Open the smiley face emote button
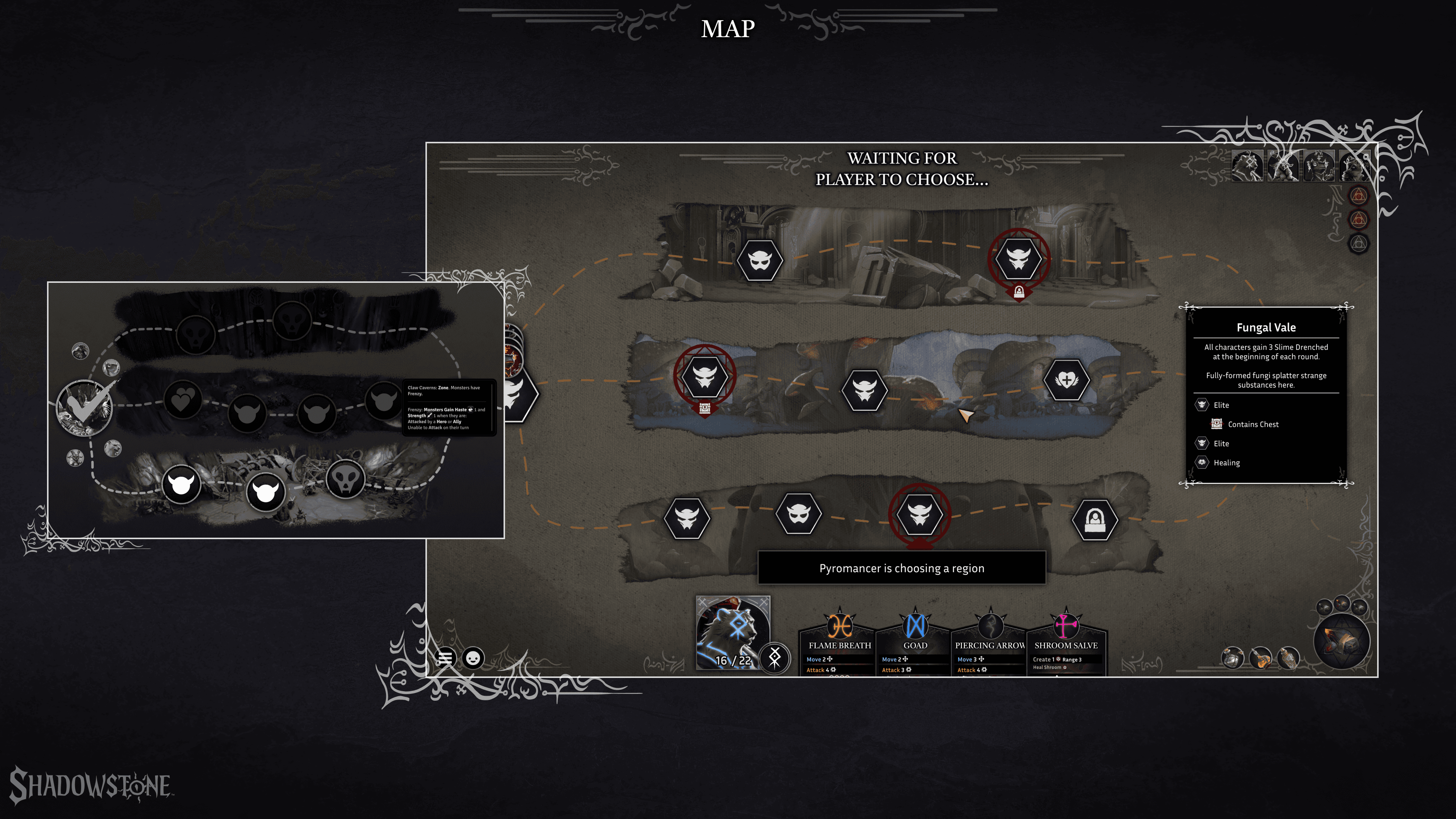This screenshot has height=819, width=1456. 473,658
